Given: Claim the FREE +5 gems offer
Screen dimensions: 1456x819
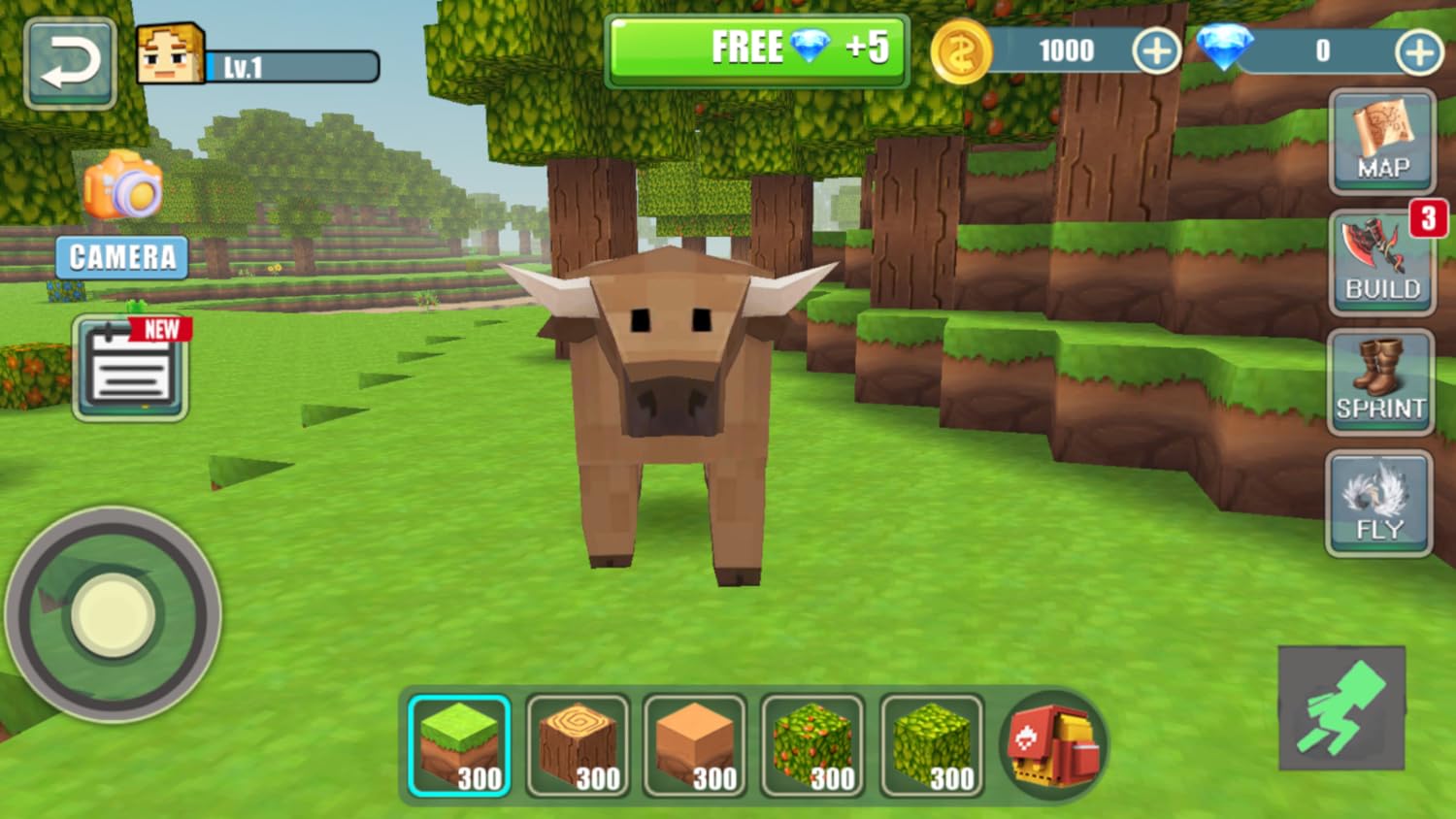Looking at the screenshot, I should click(x=757, y=50).
